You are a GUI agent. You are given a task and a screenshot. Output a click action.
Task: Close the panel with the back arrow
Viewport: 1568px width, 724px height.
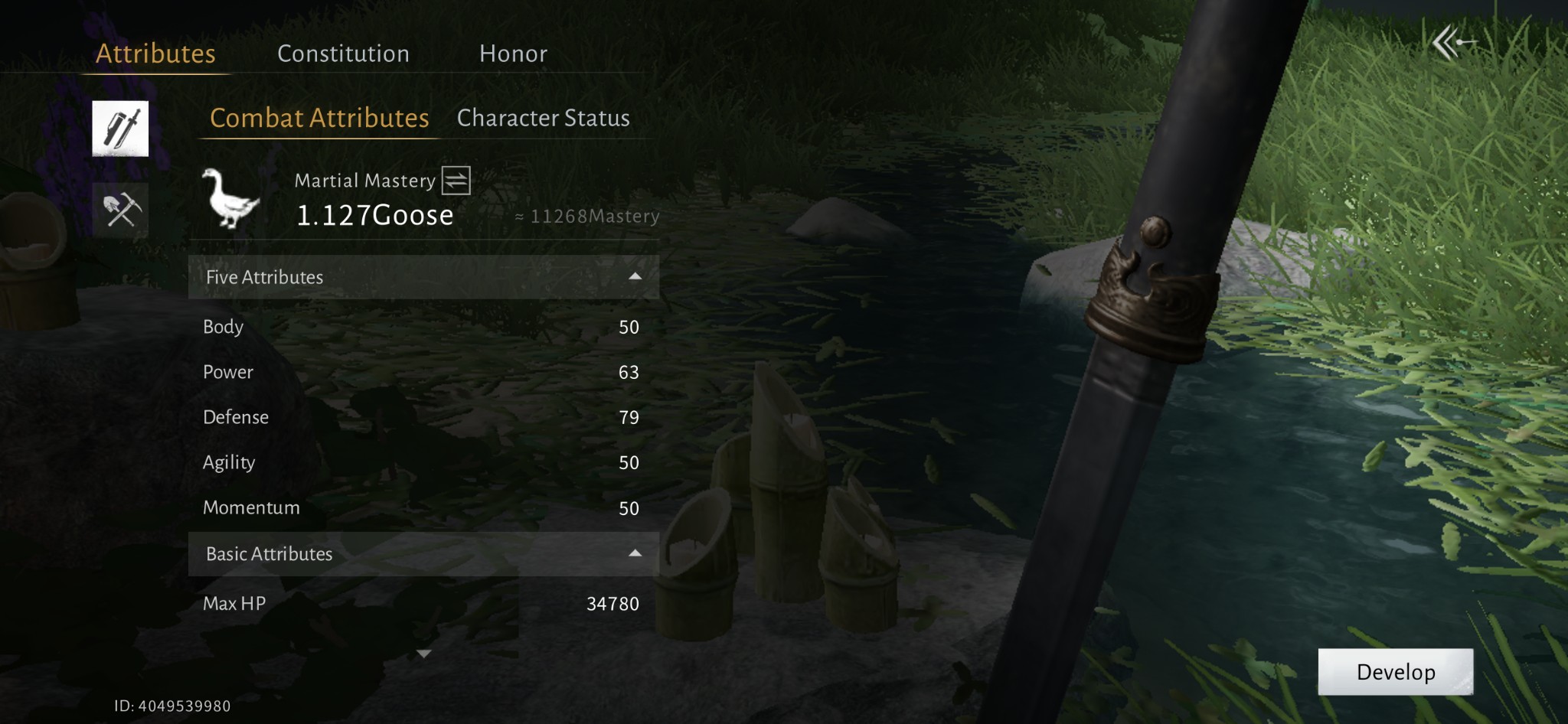[1452, 42]
